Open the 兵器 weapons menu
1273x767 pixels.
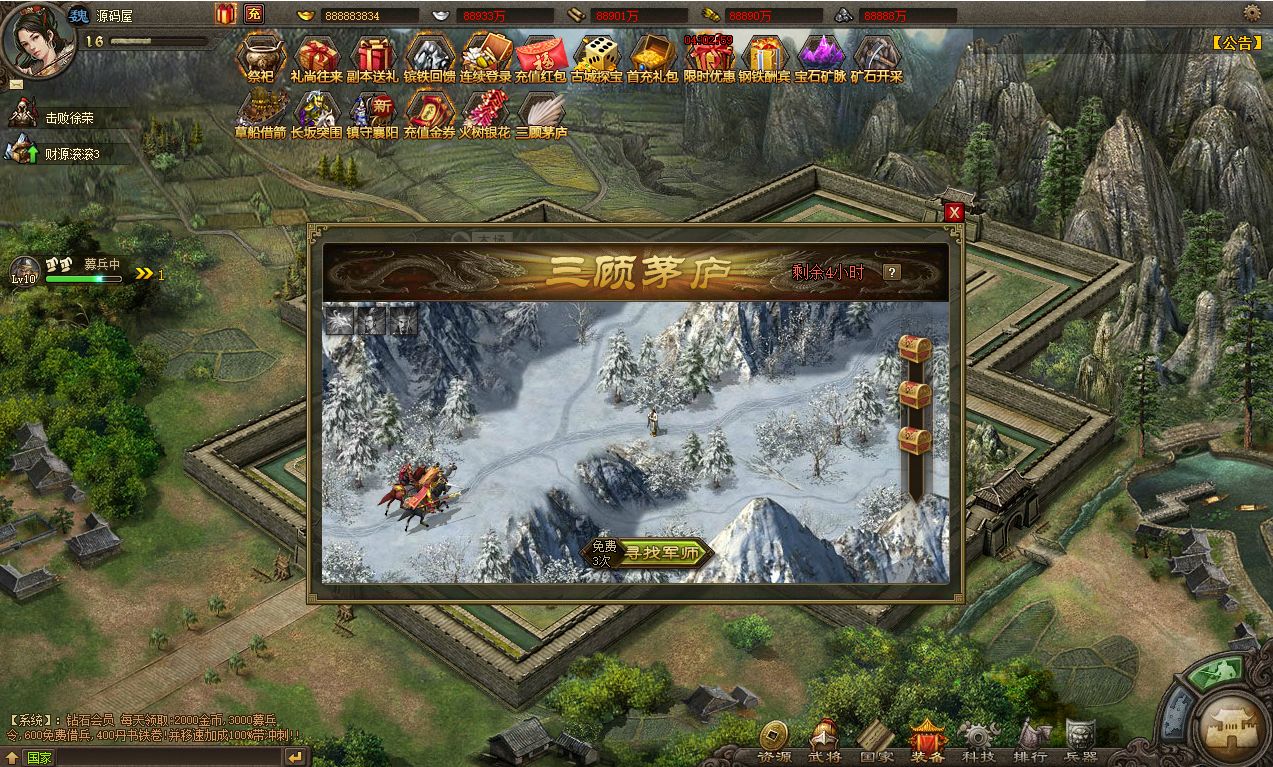click(x=1081, y=741)
